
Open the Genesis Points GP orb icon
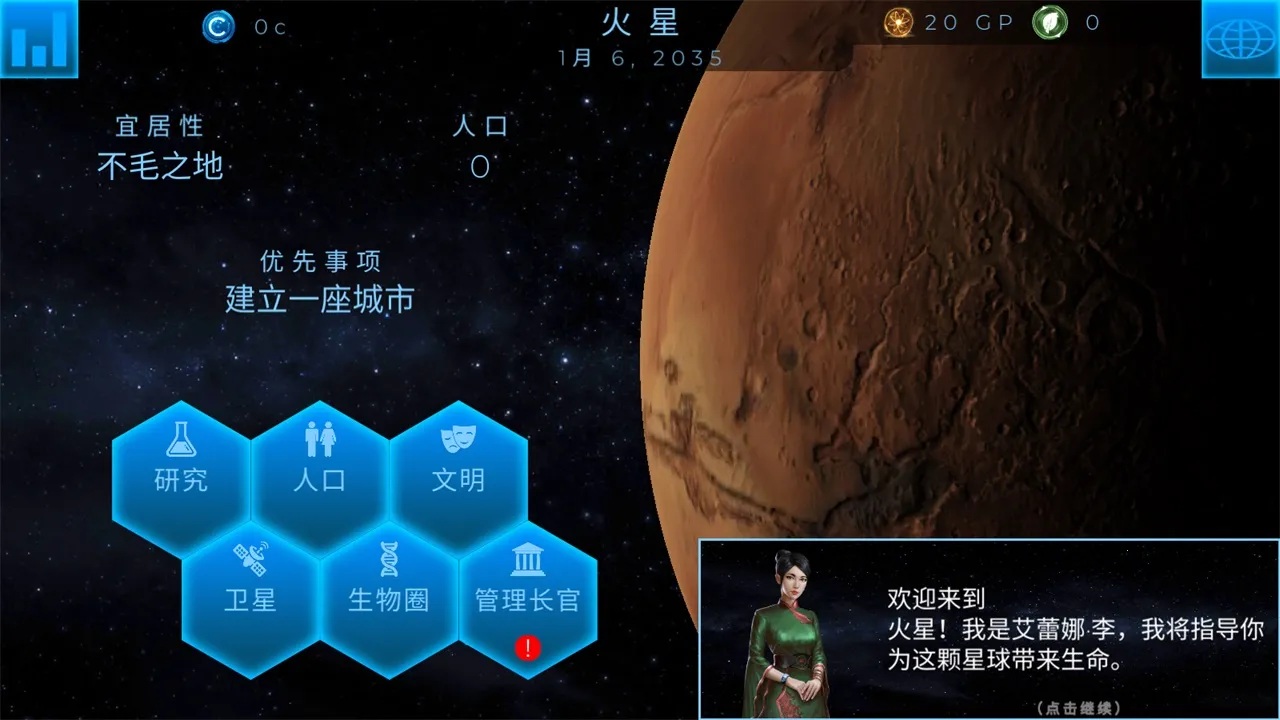coord(897,23)
